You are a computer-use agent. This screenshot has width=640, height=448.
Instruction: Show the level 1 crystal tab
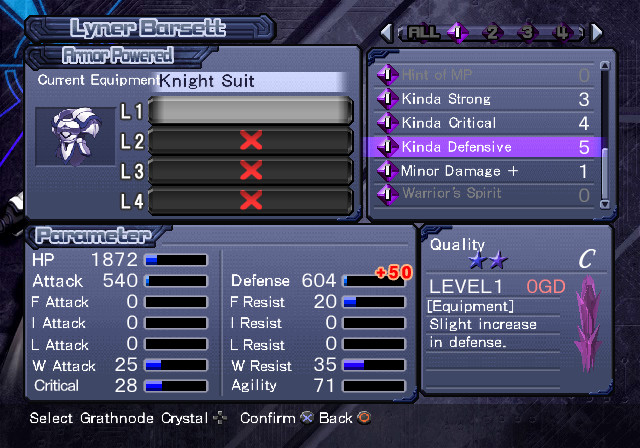click(x=456, y=32)
